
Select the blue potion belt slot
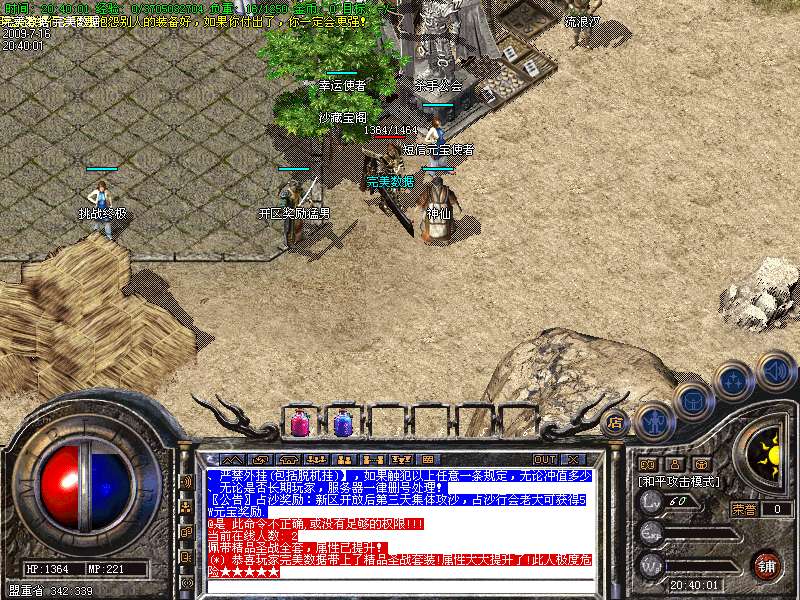342,424
